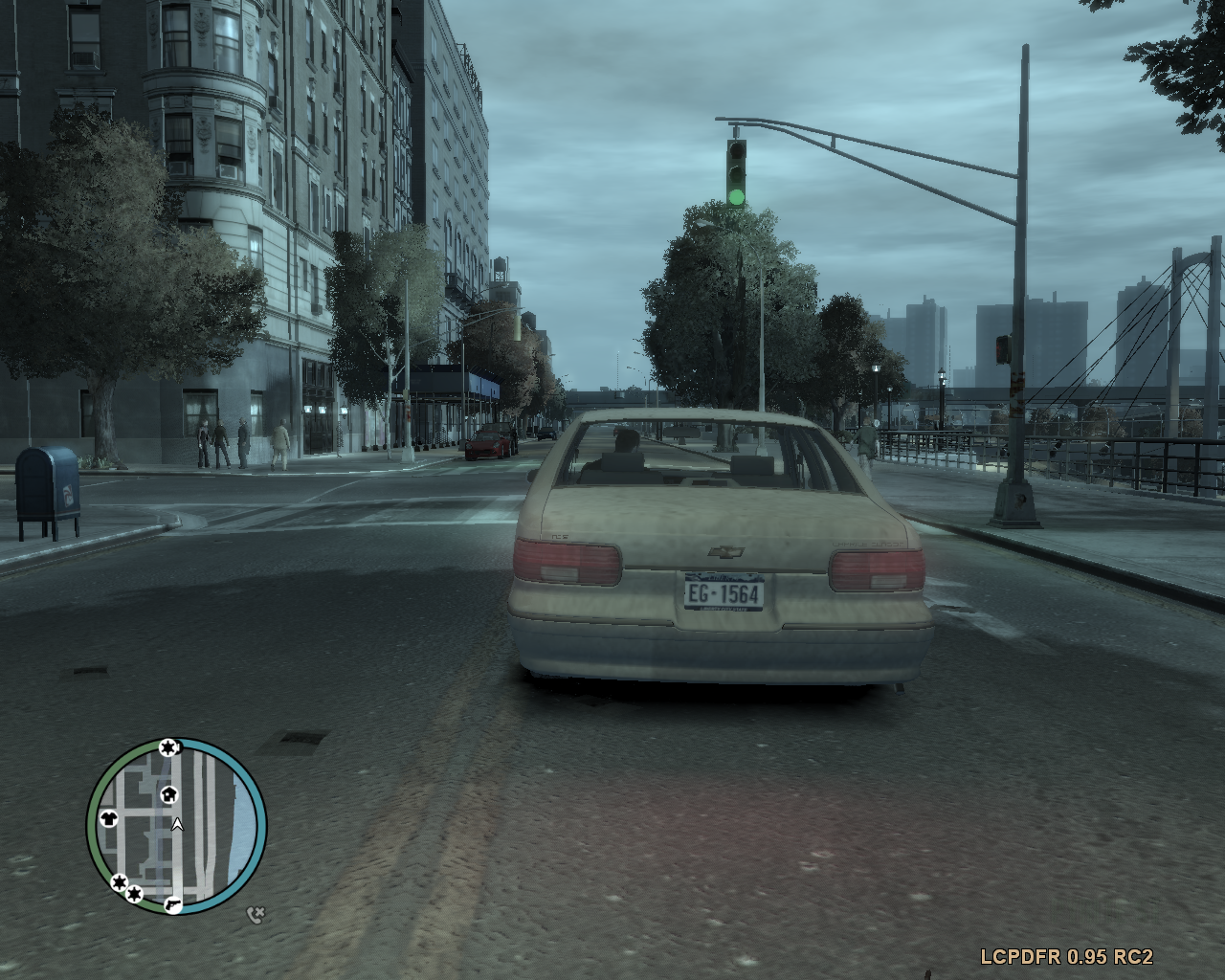The image size is (1225, 980).
Task: Click the circular radar minimap
Action: point(177,826)
